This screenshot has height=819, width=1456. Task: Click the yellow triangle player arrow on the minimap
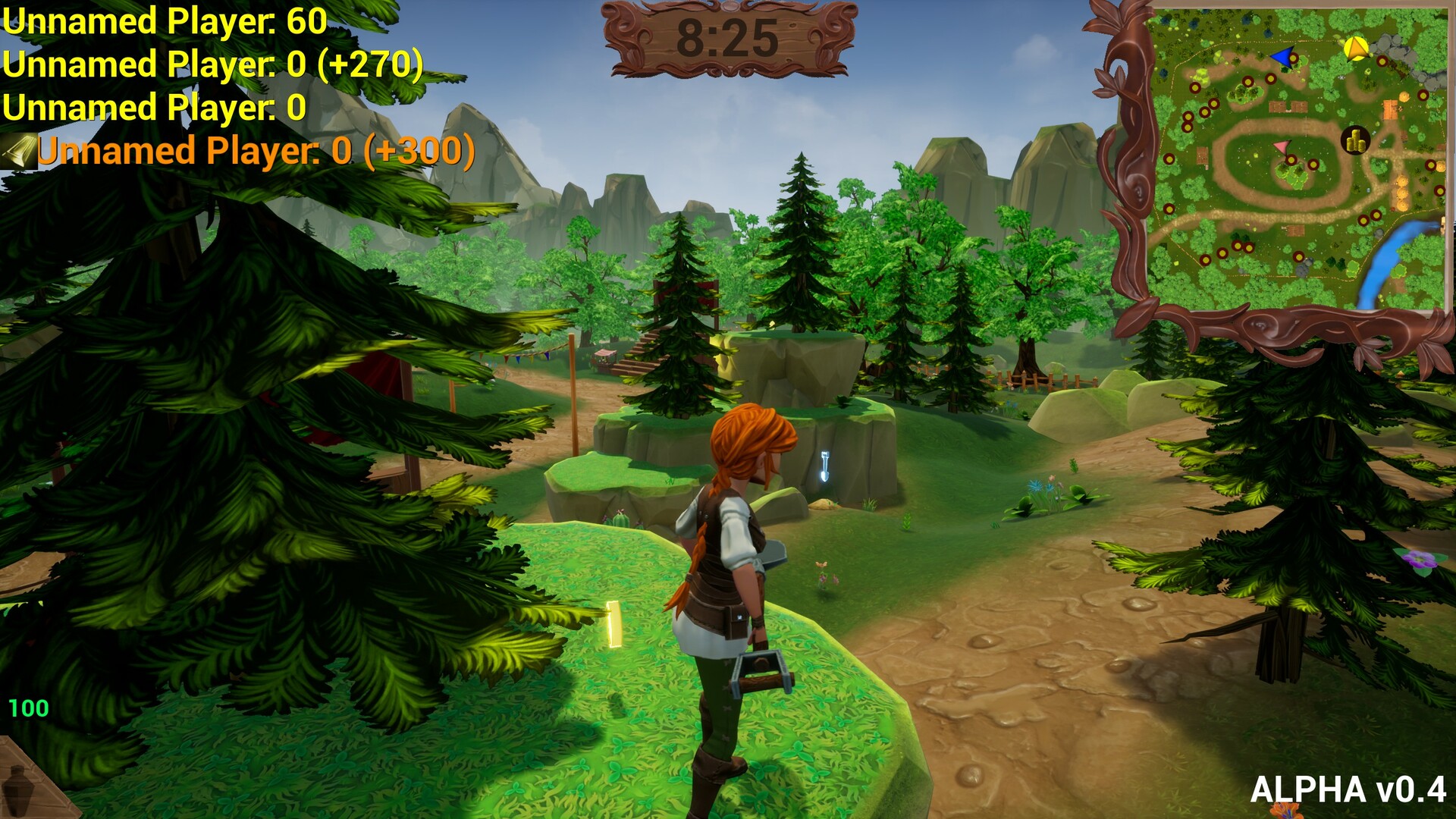(1356, 49)
